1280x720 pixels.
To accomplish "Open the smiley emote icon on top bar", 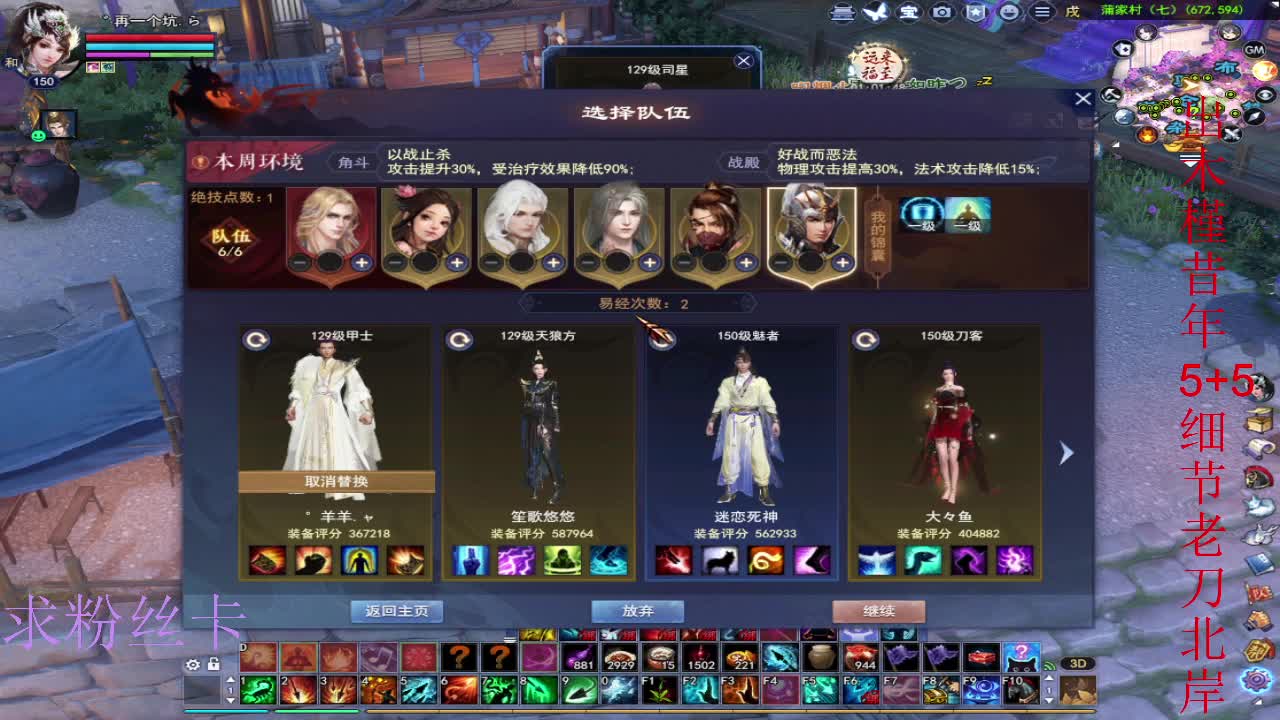I will [1008, 12].
